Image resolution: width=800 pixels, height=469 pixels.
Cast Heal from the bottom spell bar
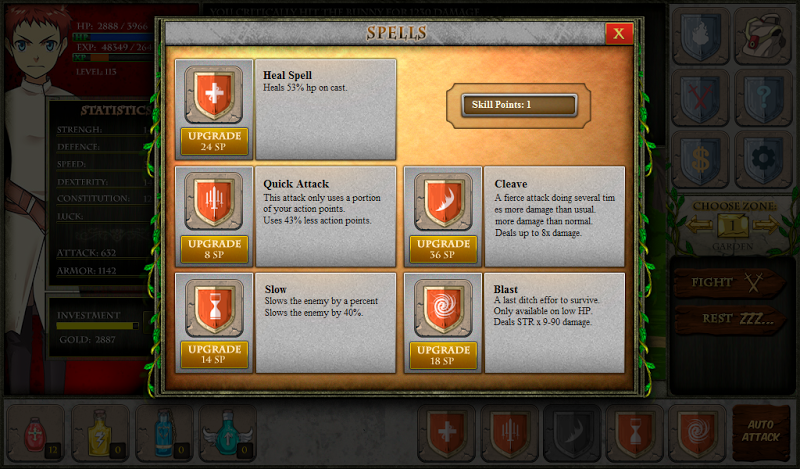pos(446,432)
